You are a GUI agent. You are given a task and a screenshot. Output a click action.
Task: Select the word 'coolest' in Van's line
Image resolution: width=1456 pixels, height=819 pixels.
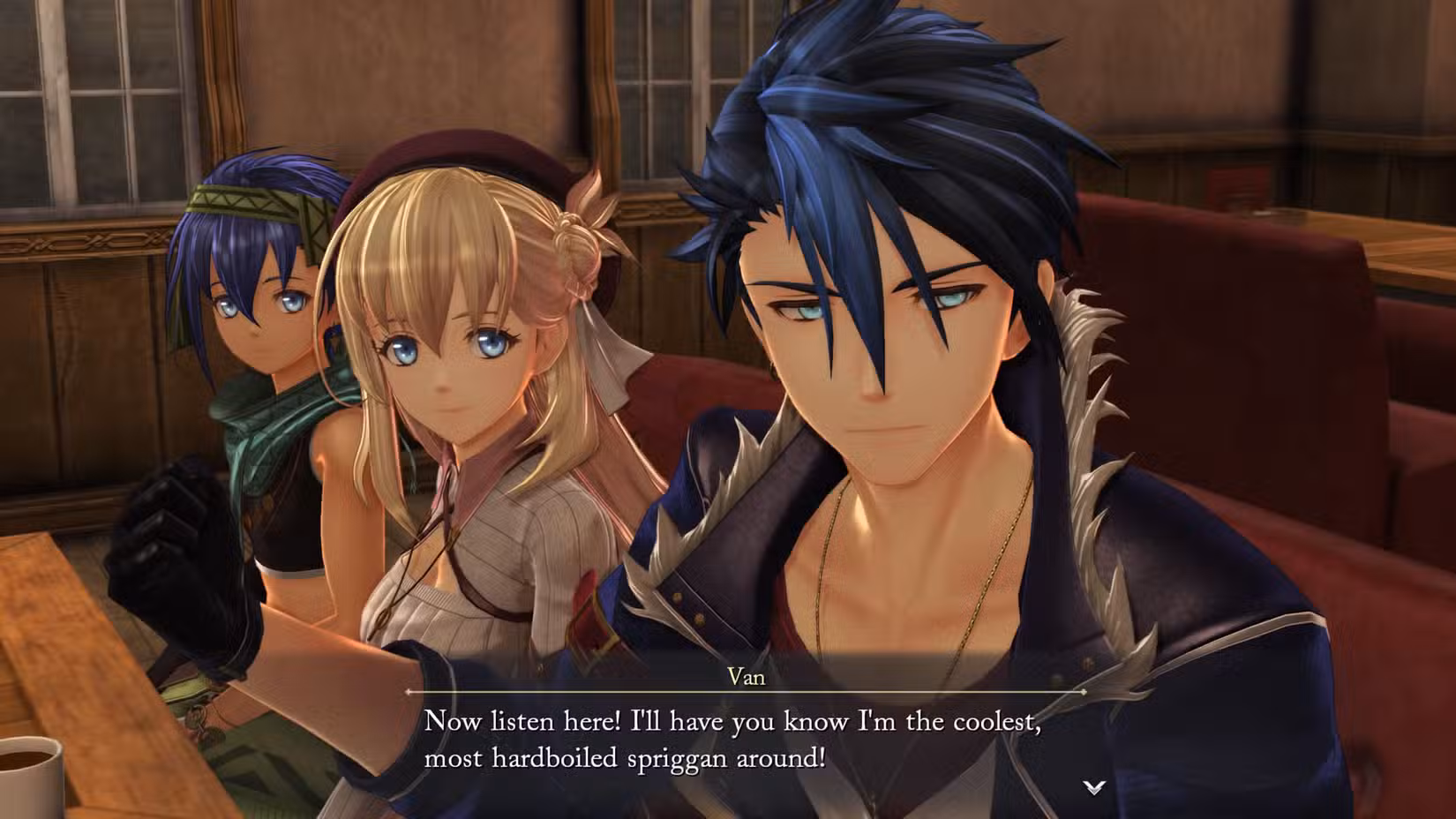click(x=994, y=722)
